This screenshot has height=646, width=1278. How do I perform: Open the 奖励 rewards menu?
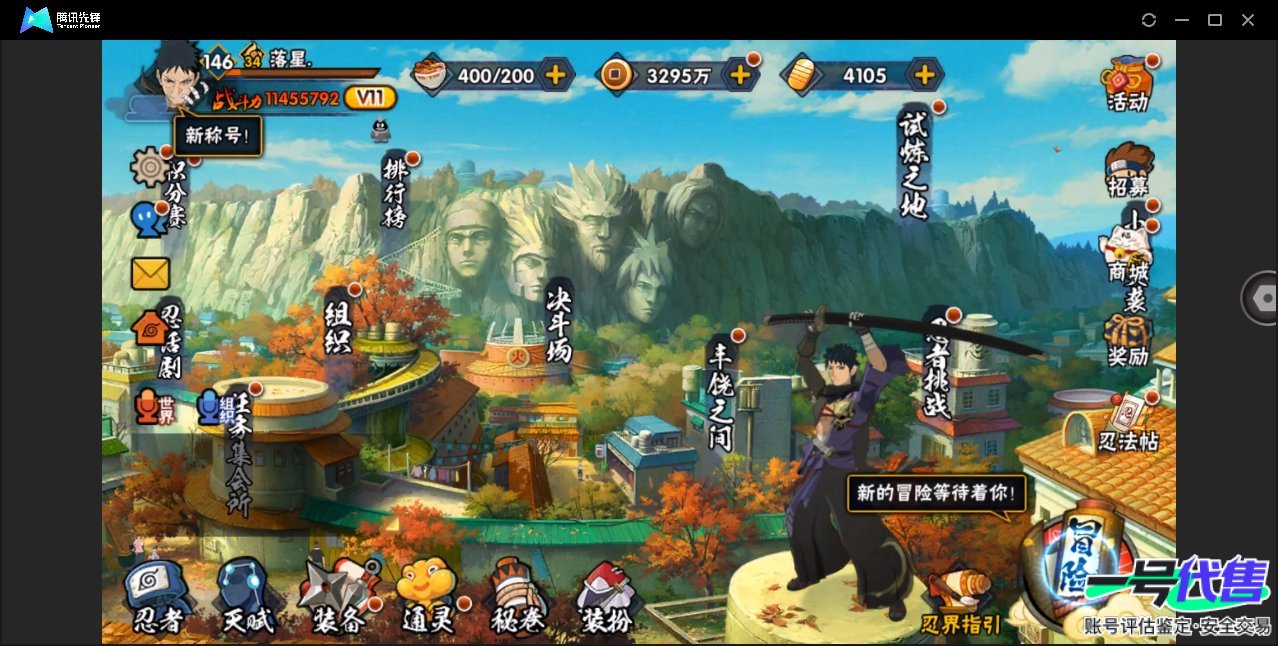pyautogui.click(x=1128, y=340)
